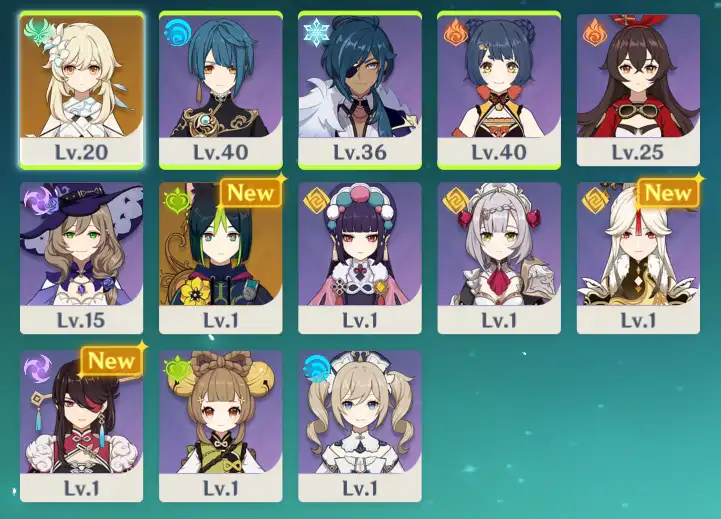Select Lisa in the purple witch hat
721x519 pixels.
(x=81, y=257)
